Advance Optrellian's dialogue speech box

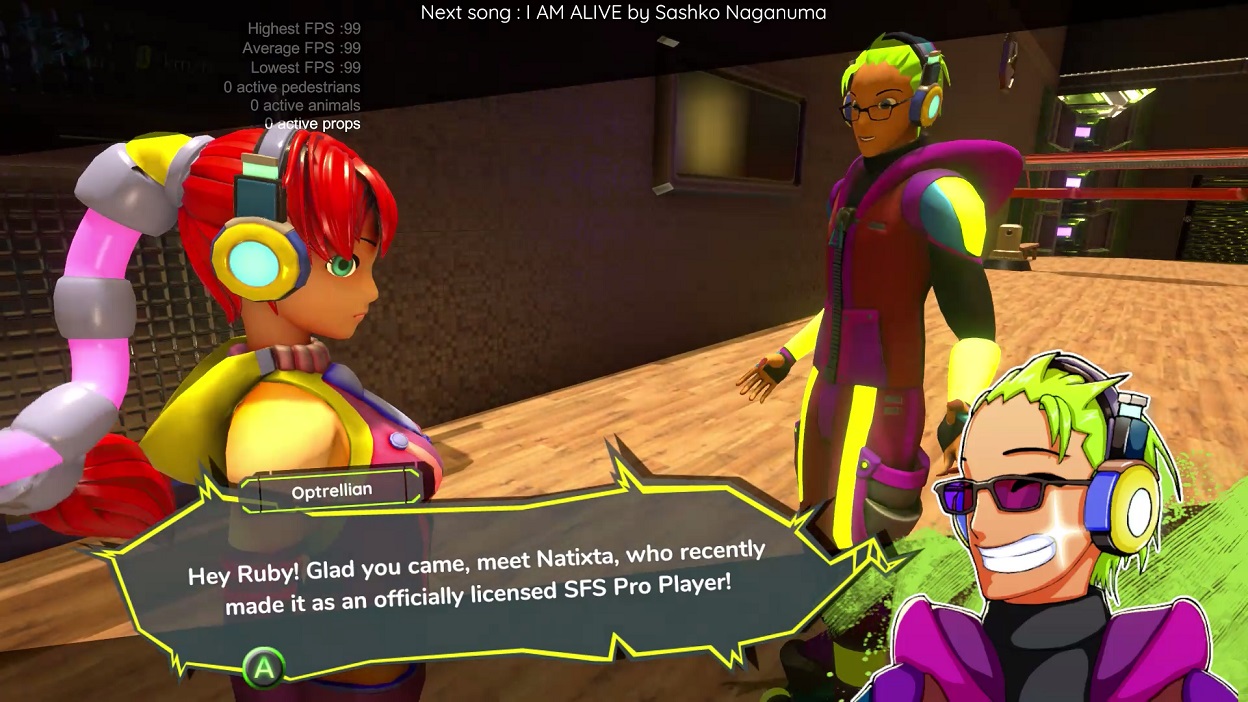[264, 667]
